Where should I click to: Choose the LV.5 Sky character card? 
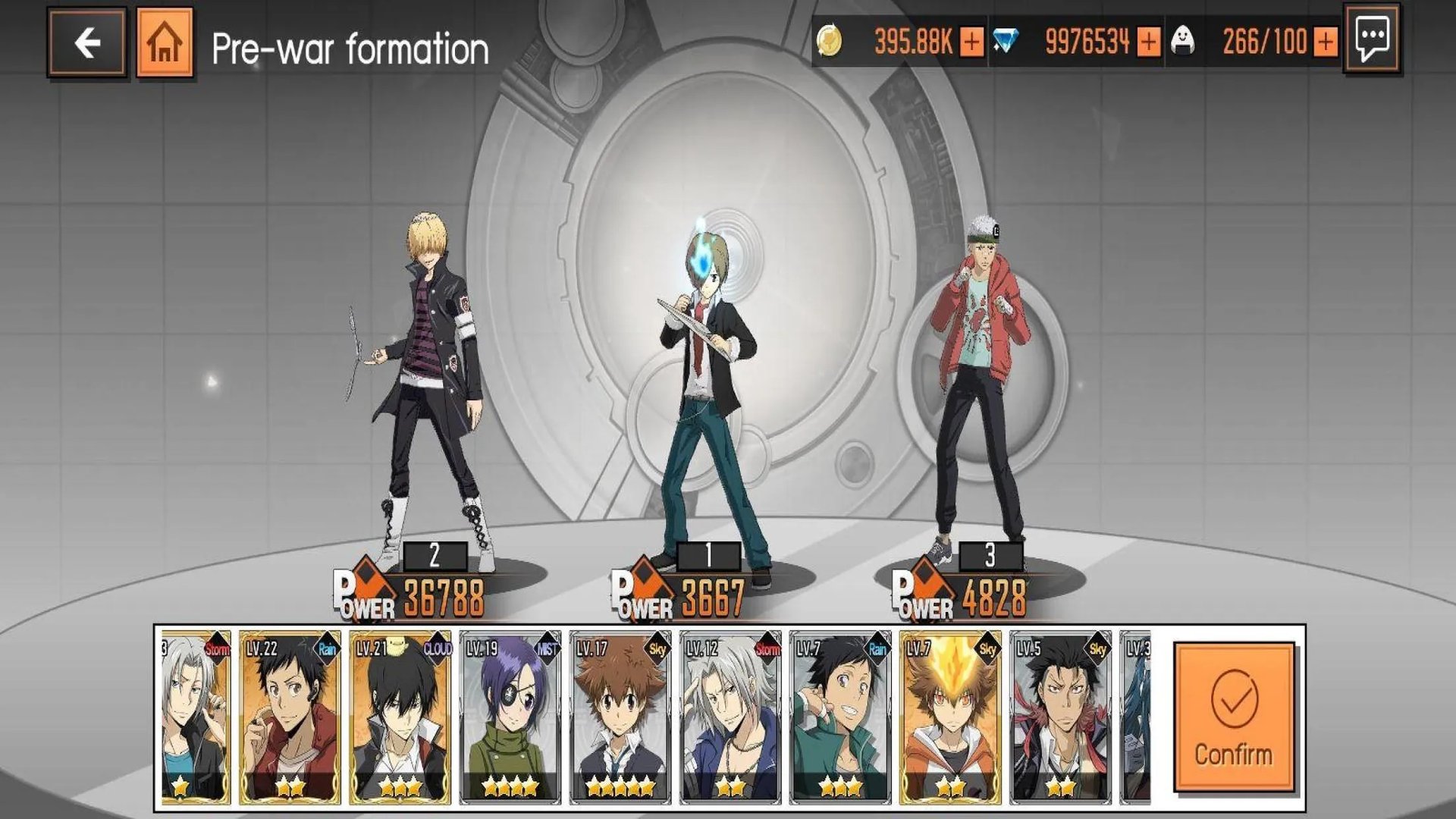[1059, 717]
